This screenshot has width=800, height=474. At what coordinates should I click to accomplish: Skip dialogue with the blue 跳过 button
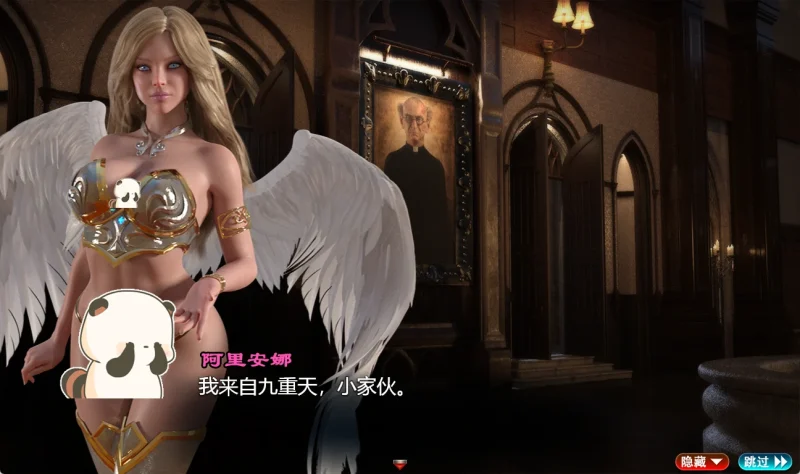pyautogui.click(x=765, y=461)
